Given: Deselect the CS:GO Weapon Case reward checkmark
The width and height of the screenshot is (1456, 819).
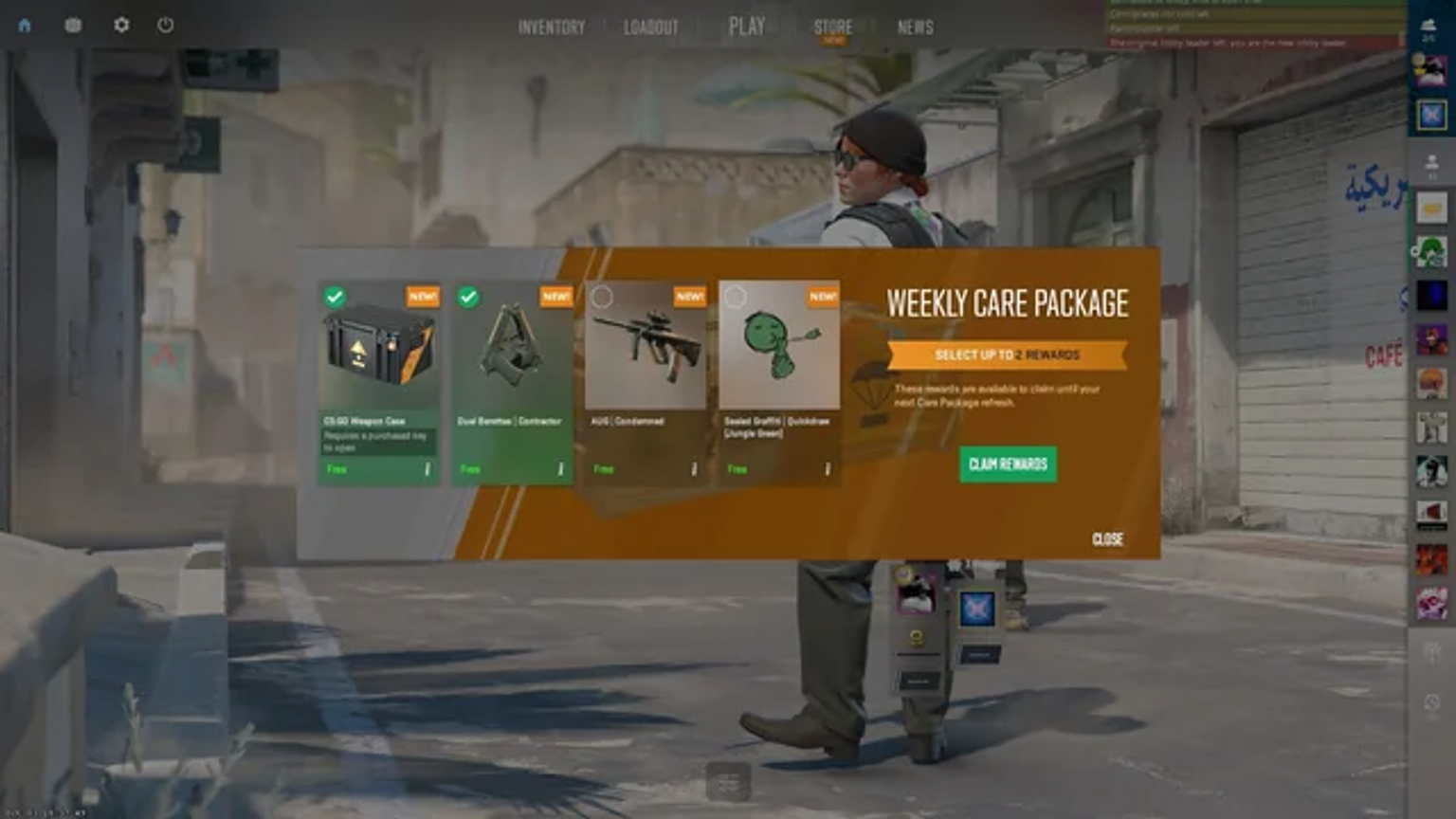Looking at the screenshot, I should click(334, 297).
